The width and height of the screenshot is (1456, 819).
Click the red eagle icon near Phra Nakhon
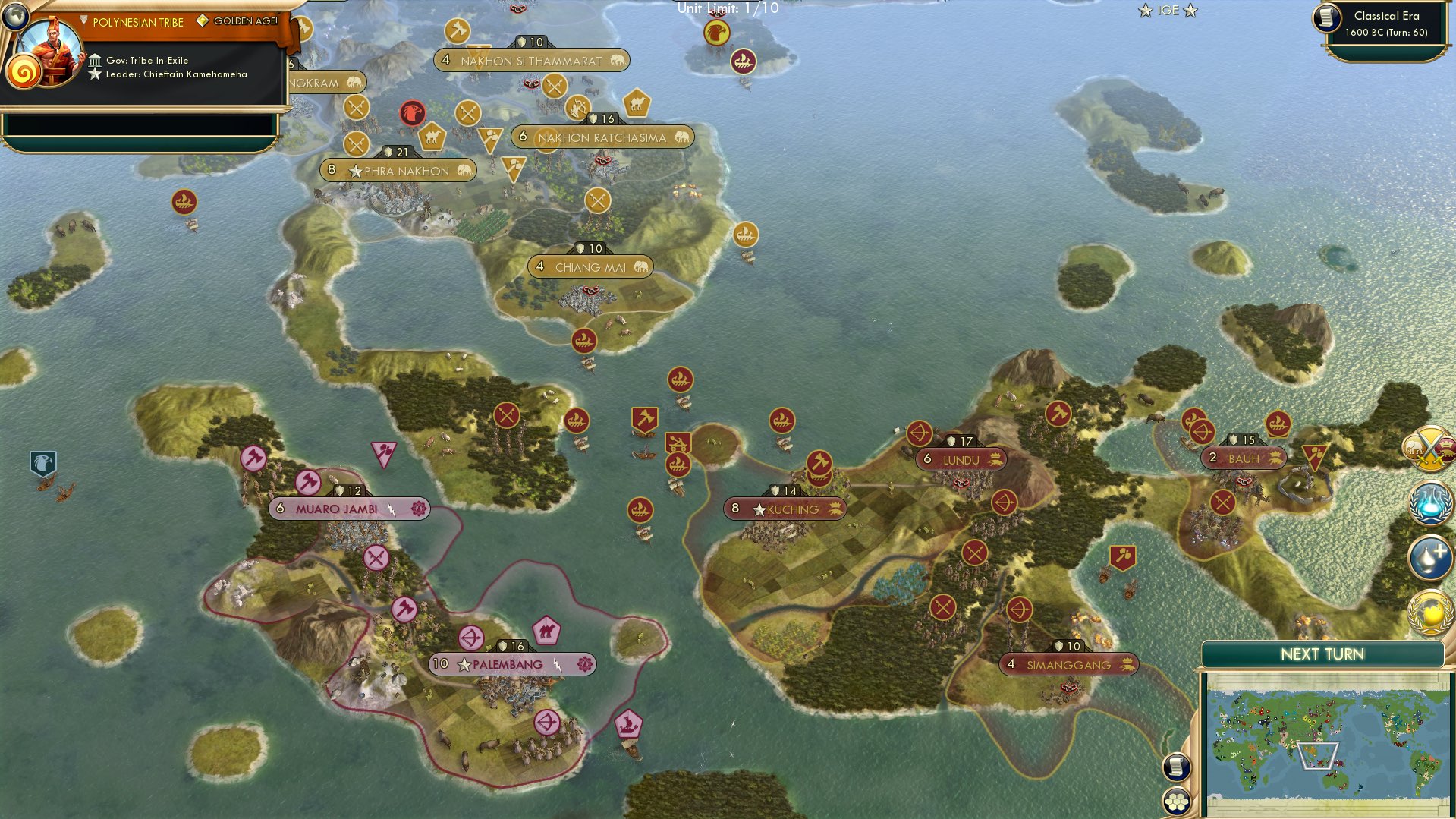(x=411, y=112)
